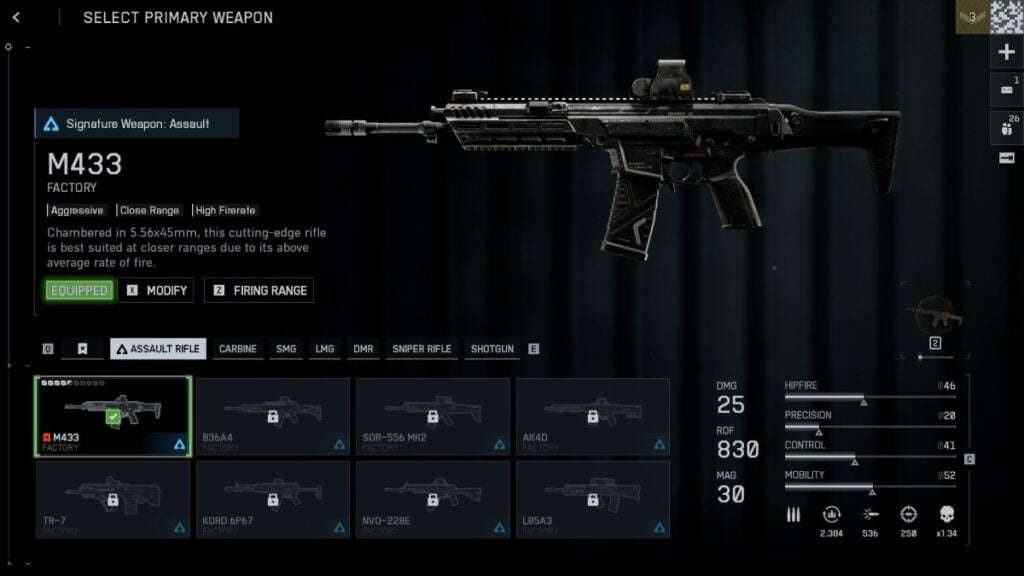This screenshot has width=1024, height=576.
Task: Choose the locked KORD 6P67 tile
Action: click(x=273, y=499)
